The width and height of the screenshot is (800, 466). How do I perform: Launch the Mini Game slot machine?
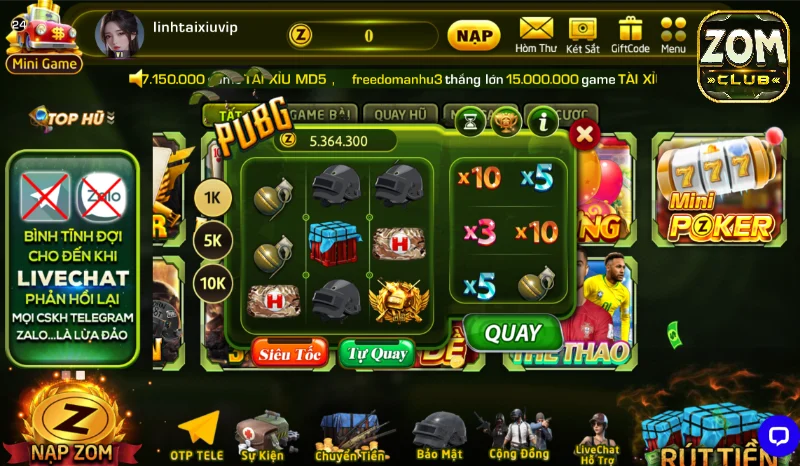[x=43, y=38]
